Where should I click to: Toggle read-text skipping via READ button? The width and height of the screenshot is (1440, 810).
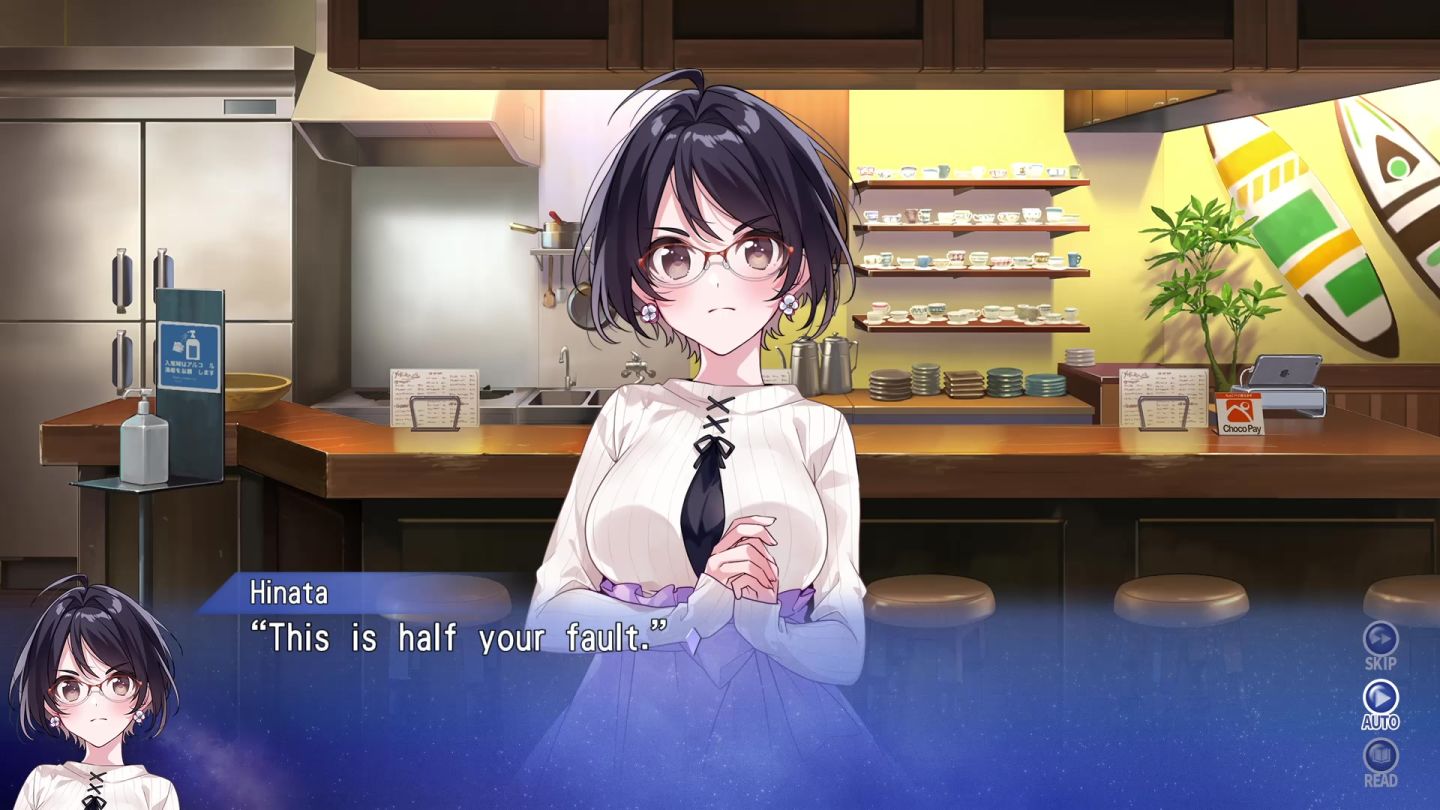pyautogui.click(x=1381, y=757)
